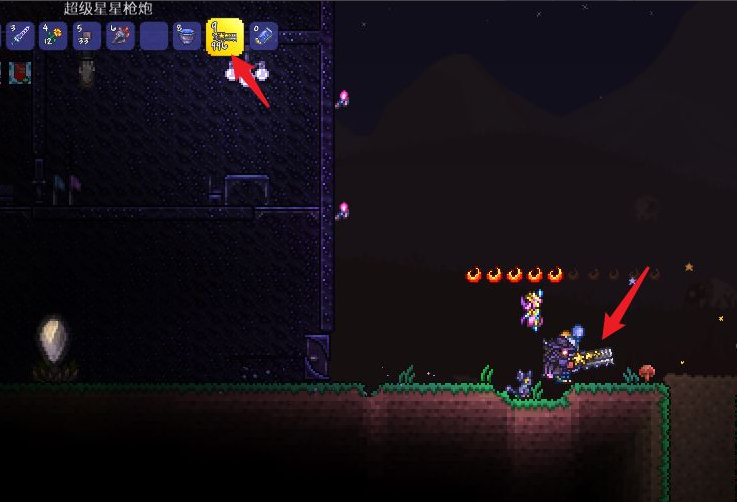Image resolution: width=737 pixels, height=502 pixels.
Task: Select the sword in hotbar slot 3
Action: (20, 37)
